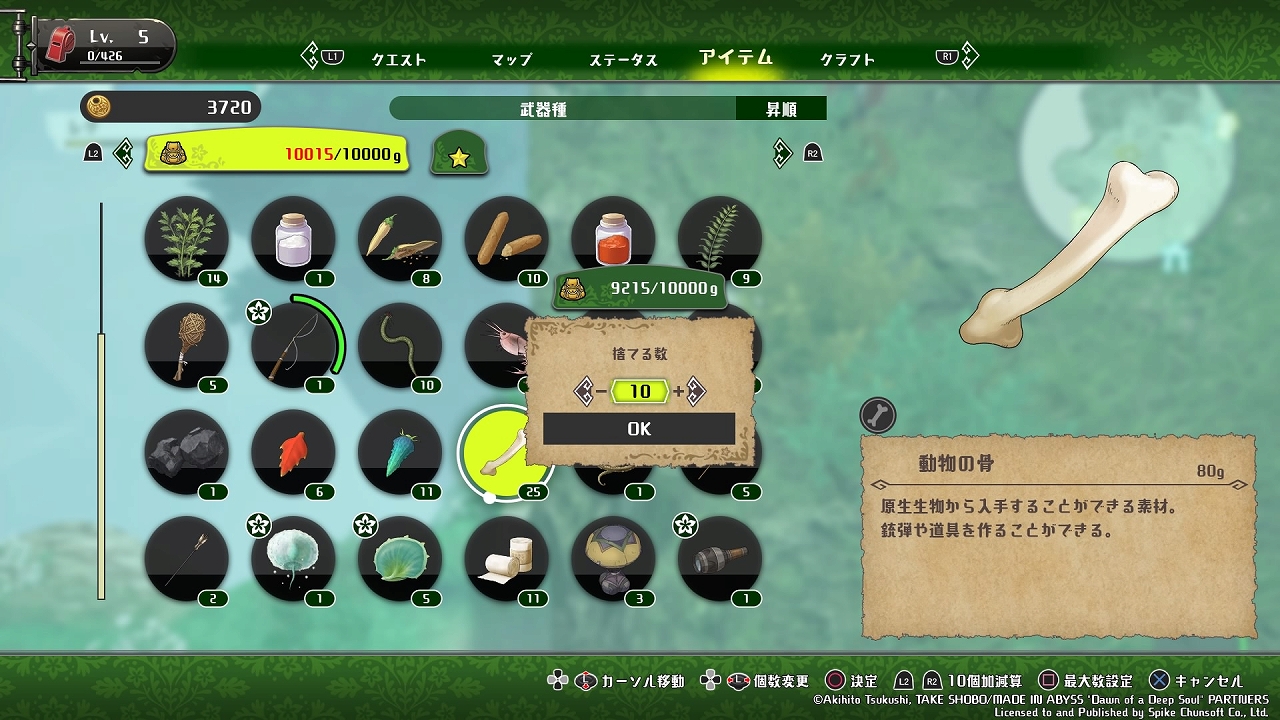The height and width of the screenshot is (720, 1280).
Task: Confirm discard with the OK button
Action: 639,429
